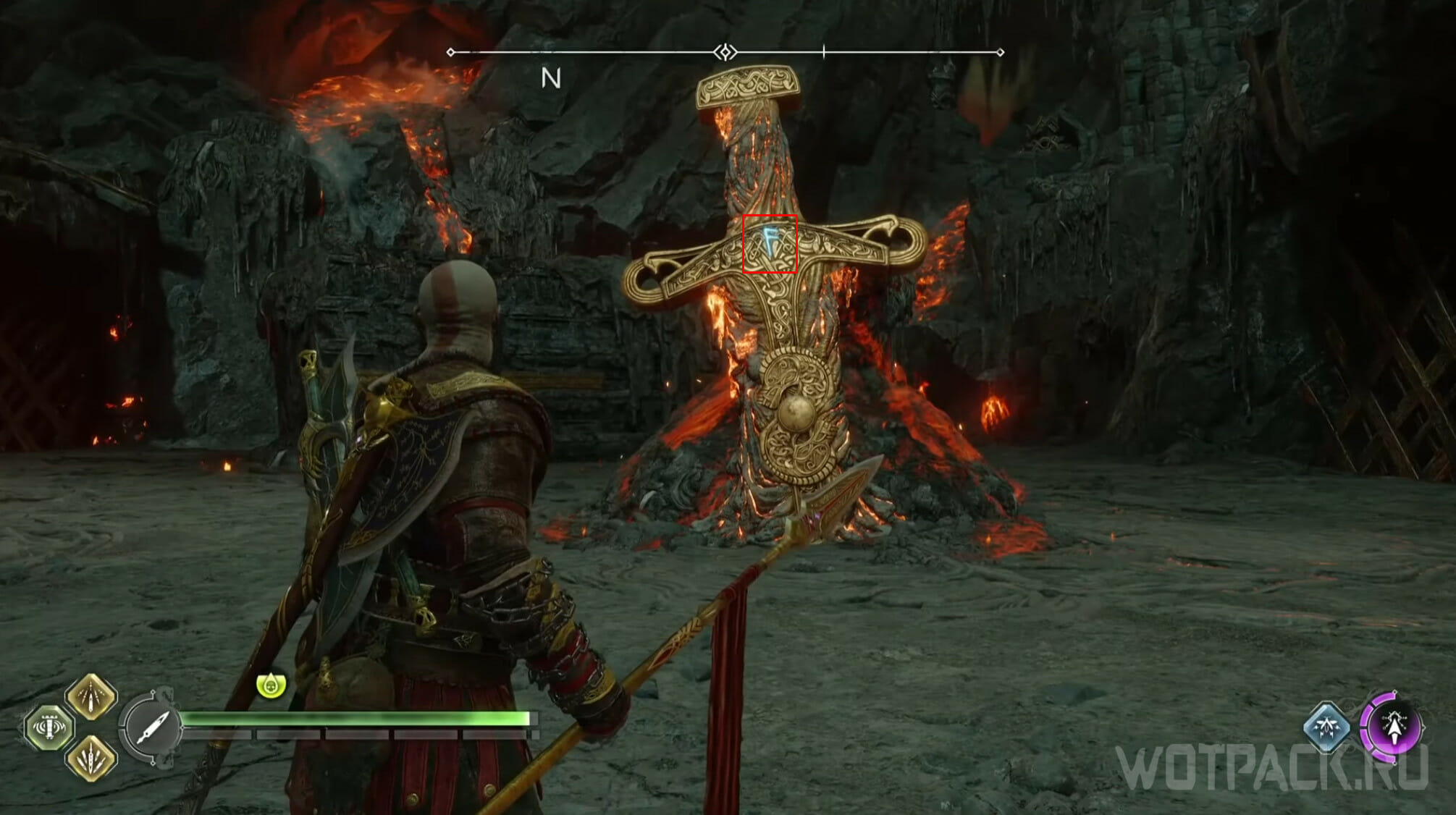Select the upper gold spear runic attack icon
Image resolution: width=1456 pixels, height=815 pixels.
pos(91,696)
